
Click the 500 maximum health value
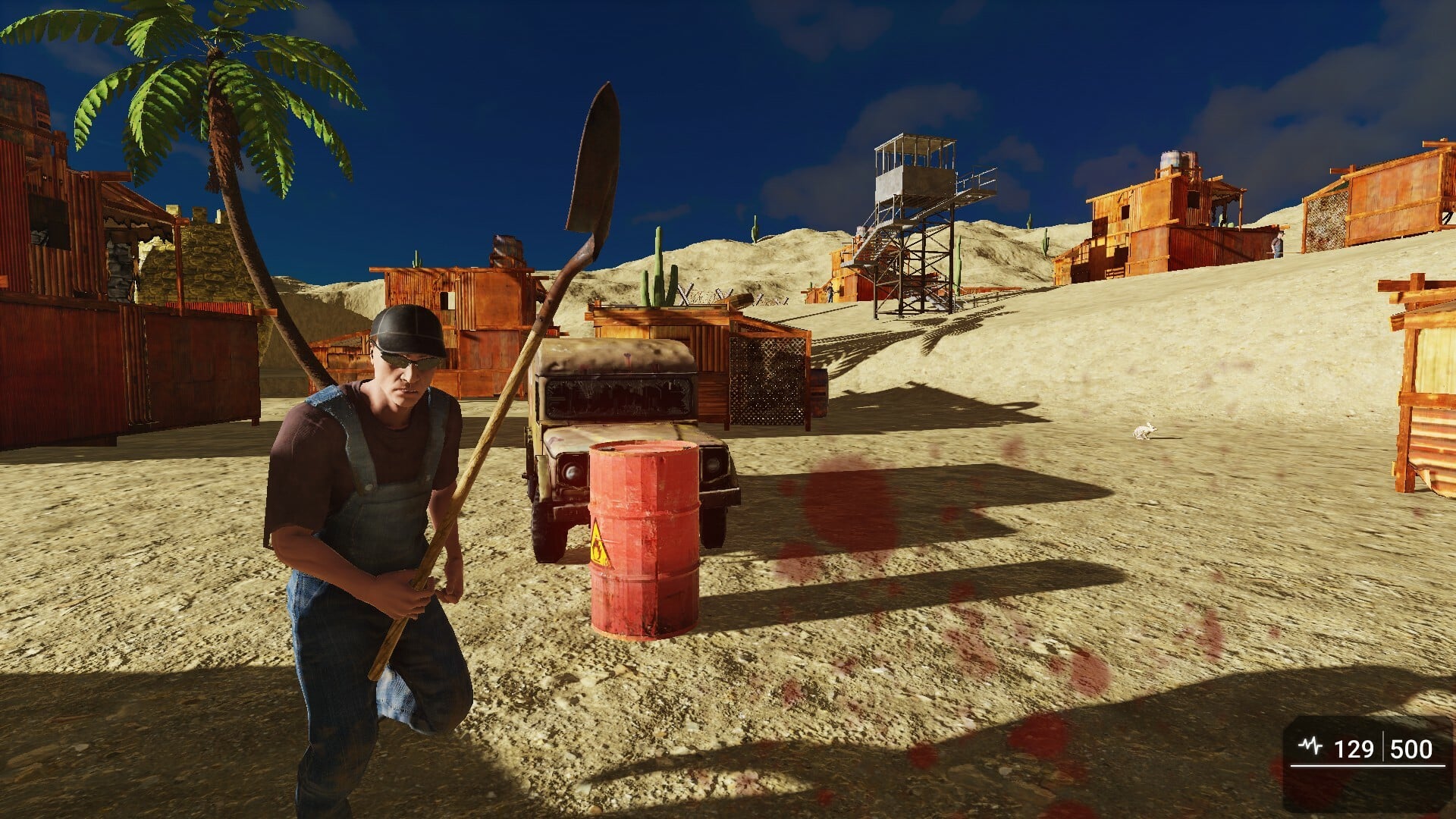click(x=1410, y=749)
